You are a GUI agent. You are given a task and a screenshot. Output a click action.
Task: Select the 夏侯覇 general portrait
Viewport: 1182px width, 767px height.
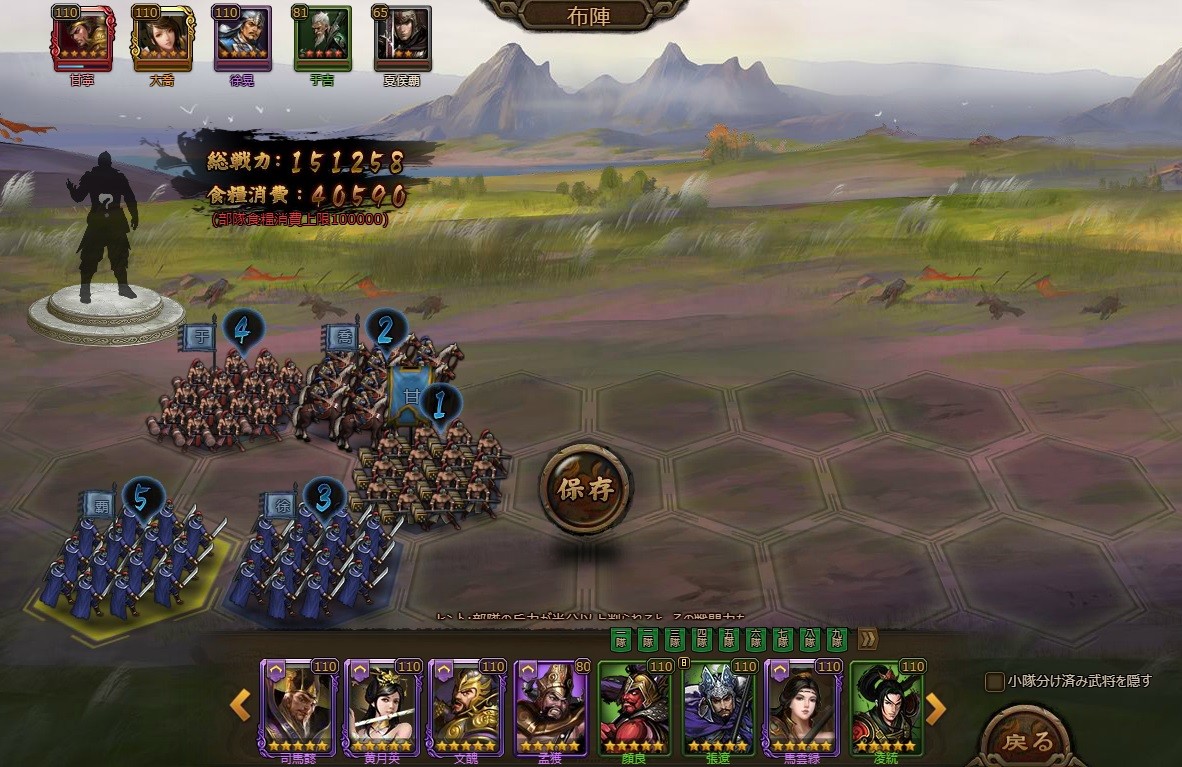[x=402, y=38]
